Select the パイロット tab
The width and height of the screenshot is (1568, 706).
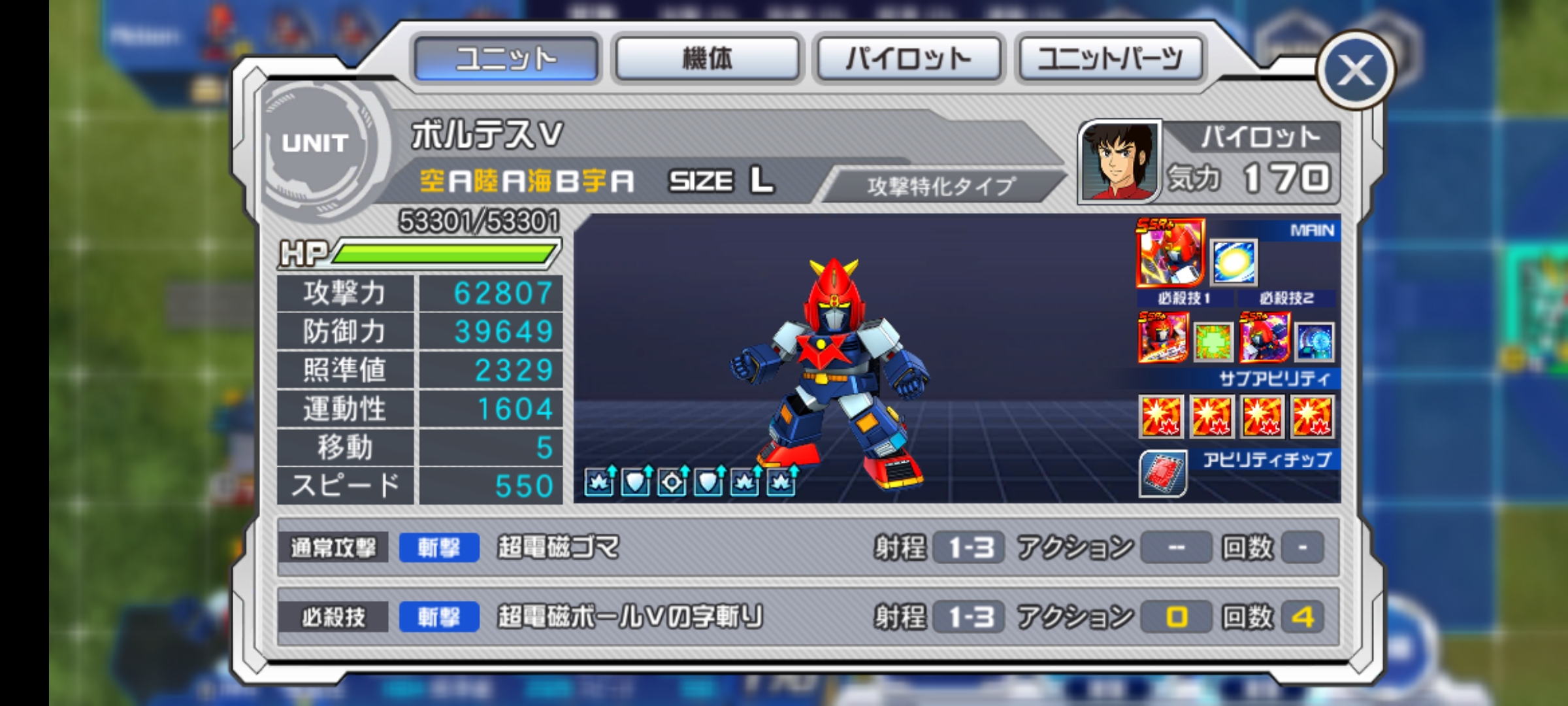908,59
